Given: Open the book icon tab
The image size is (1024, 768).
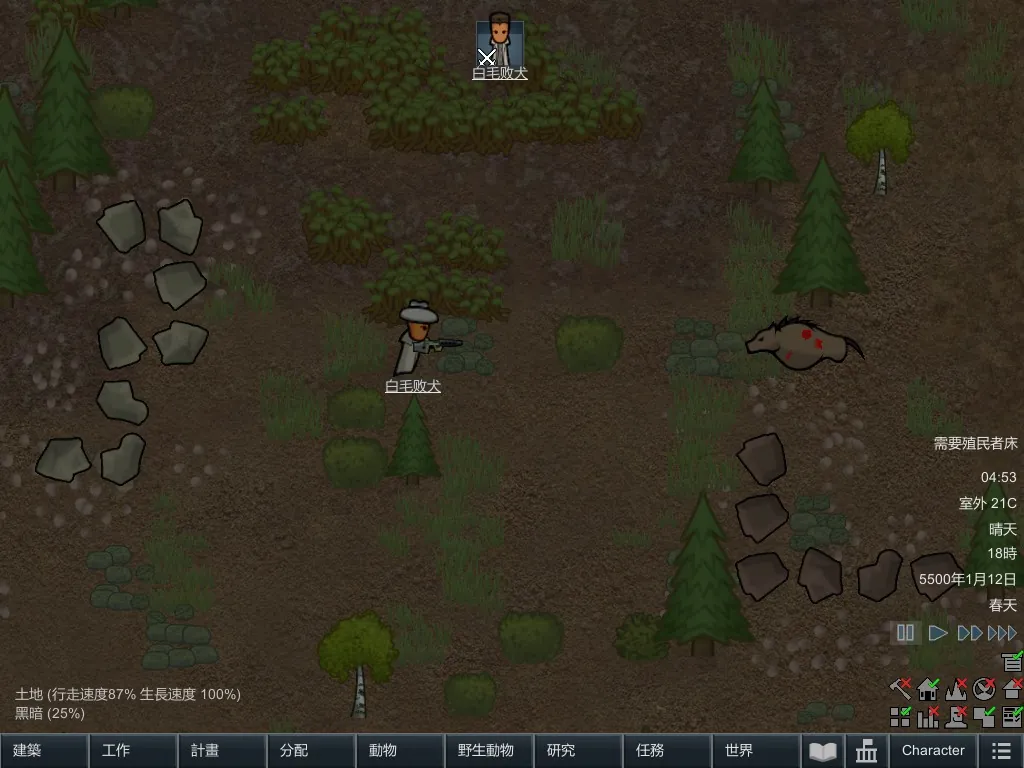Looking at the screenshot, I should coord(823,750).
